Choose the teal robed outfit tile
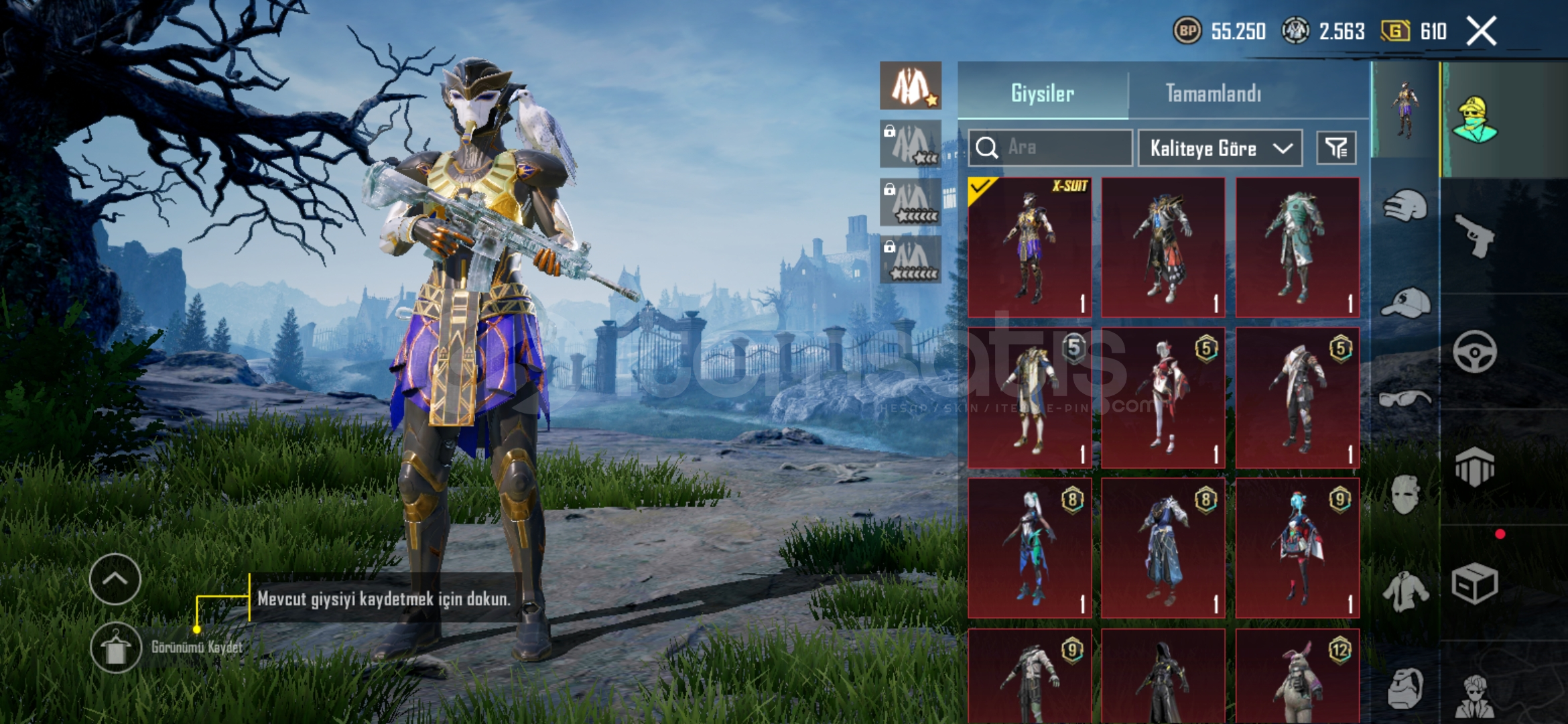Image resolution: width=1568 pixels, height=724 pixels. [1297, 247]
